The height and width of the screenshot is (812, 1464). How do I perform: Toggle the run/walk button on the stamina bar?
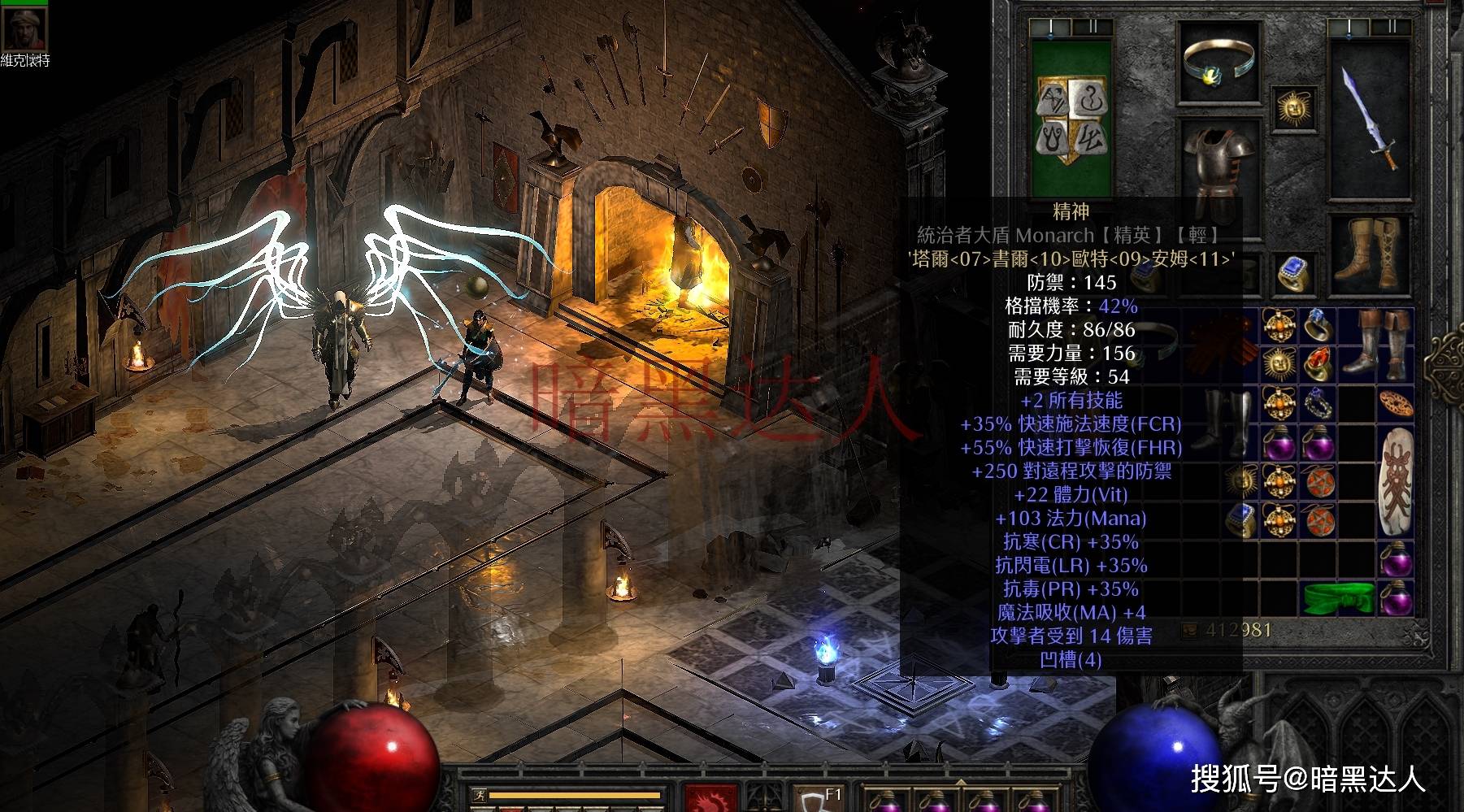[x=479, y=796]
